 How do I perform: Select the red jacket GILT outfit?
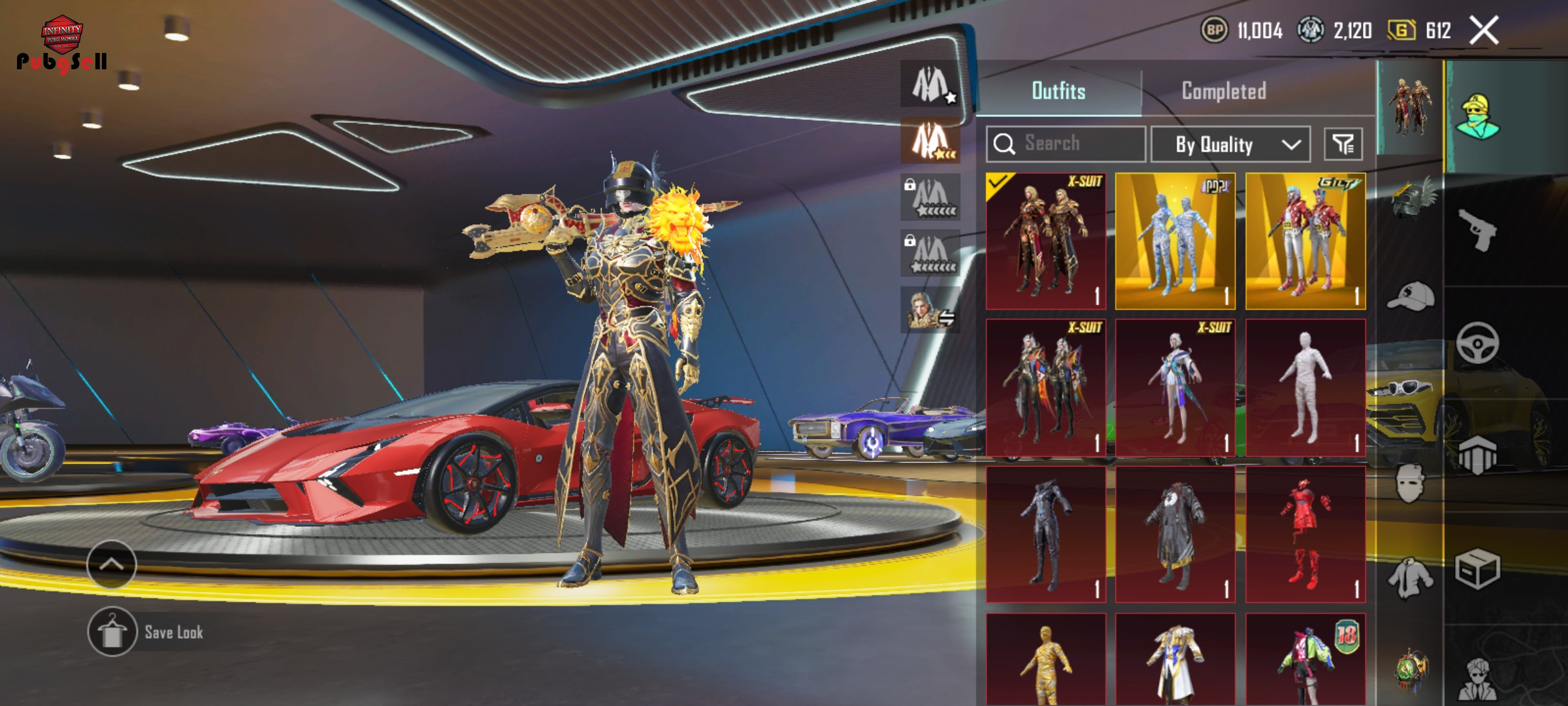(1305, 241)
